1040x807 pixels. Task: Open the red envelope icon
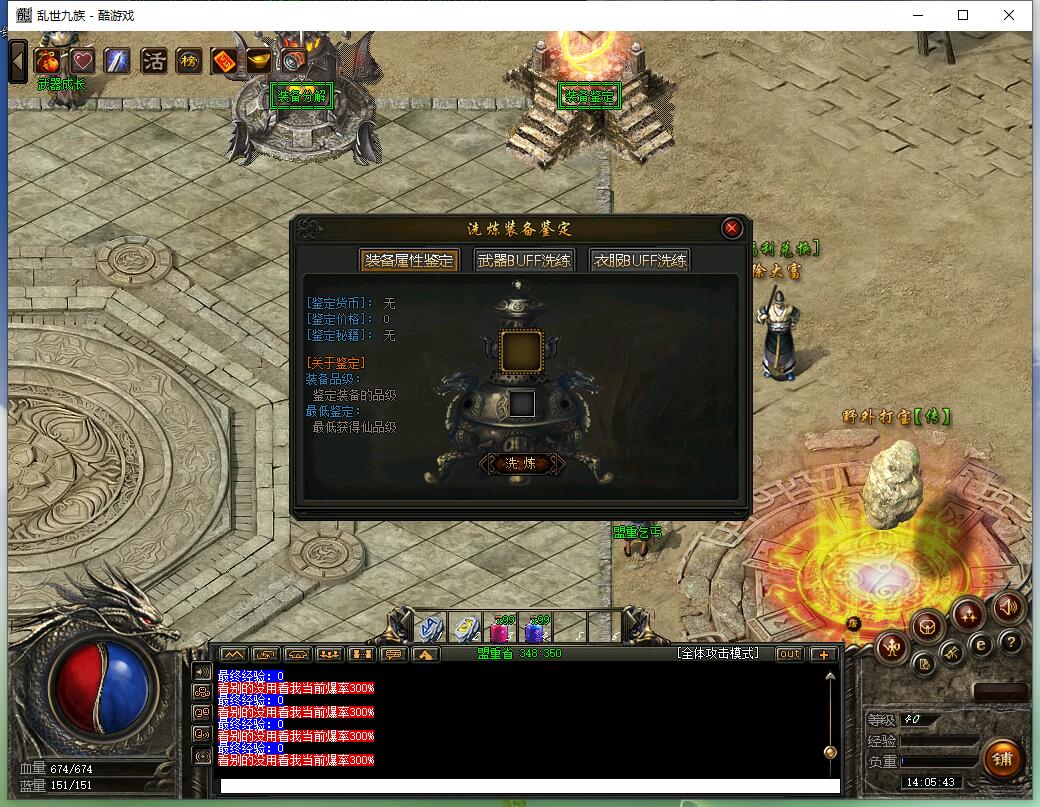click(224, 61)
